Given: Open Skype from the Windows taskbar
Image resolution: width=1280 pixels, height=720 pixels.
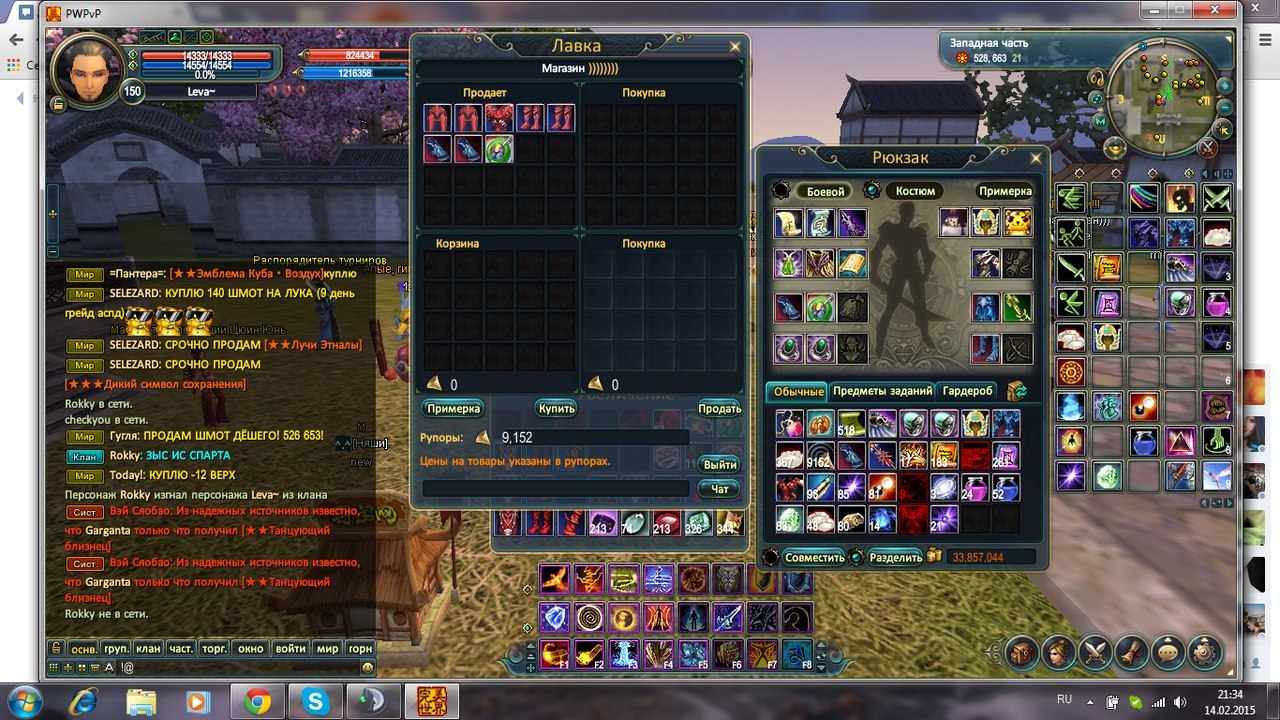Looking at the screenshot, I should [x=314, y=702].
